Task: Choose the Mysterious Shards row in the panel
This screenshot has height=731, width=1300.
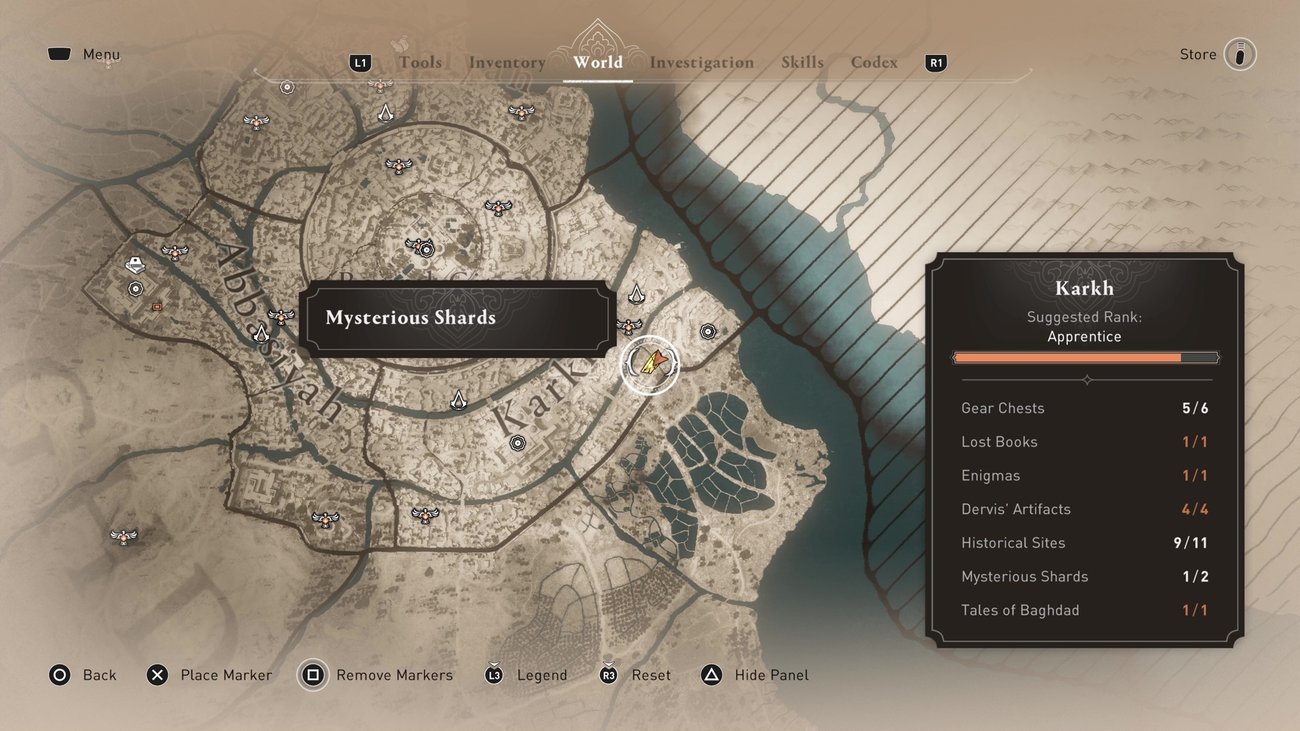Action: point(1085,577)
